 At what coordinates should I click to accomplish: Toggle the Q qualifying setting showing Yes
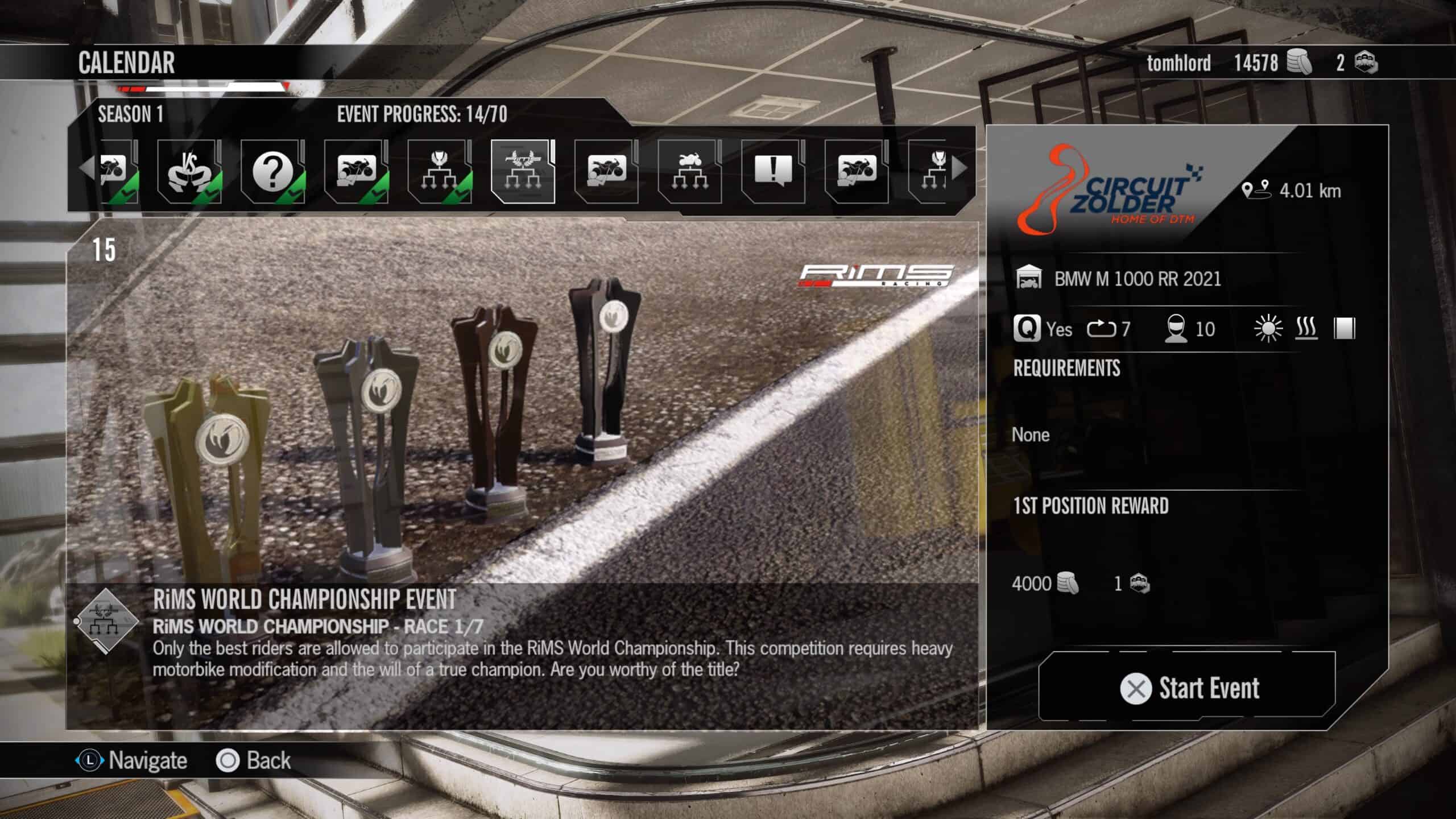click(1029, 329)
